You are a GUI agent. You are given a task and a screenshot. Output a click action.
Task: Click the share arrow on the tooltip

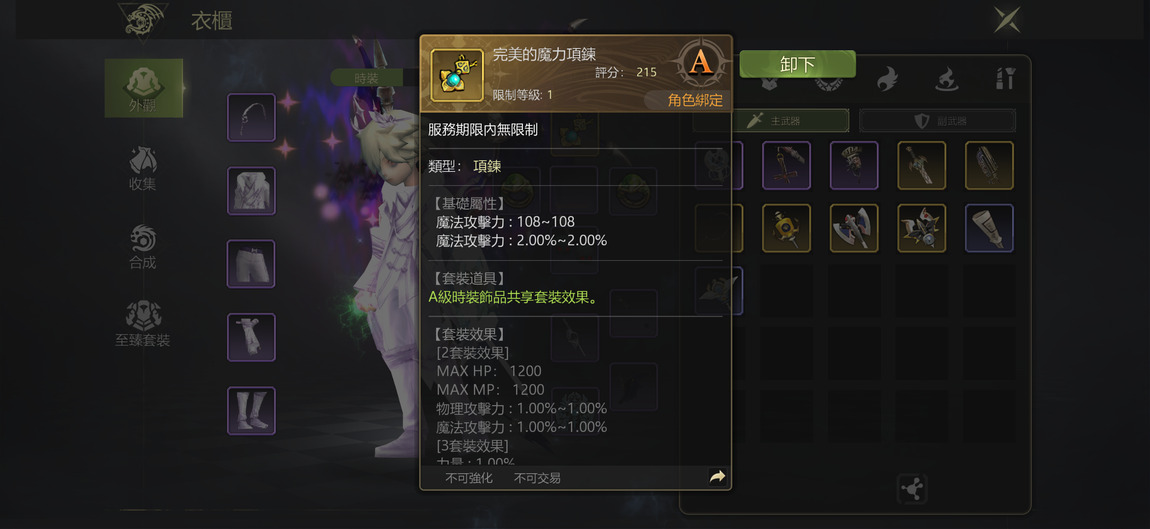click(x=716, y=477)
